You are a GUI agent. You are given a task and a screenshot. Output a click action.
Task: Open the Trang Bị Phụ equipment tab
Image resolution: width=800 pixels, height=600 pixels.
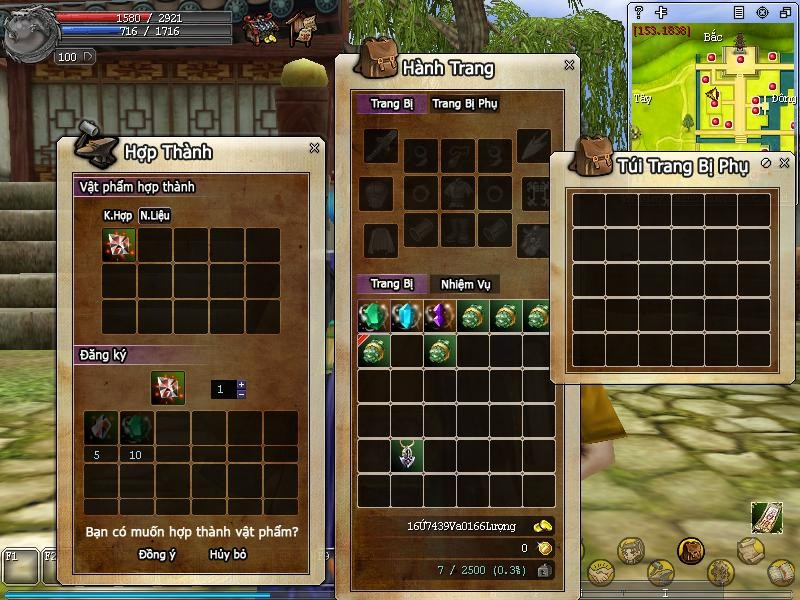465,104
